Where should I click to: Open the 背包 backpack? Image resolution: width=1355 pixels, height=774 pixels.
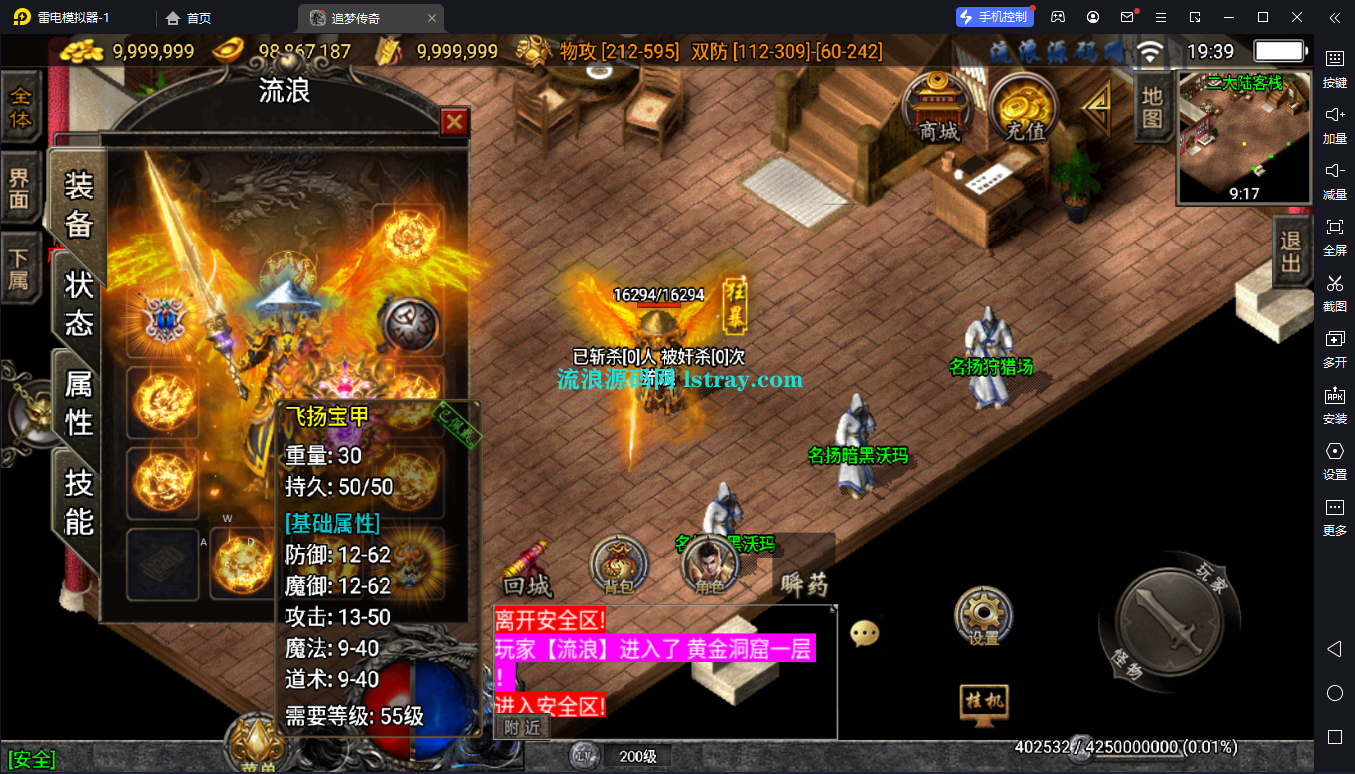[x=620, y=566]
